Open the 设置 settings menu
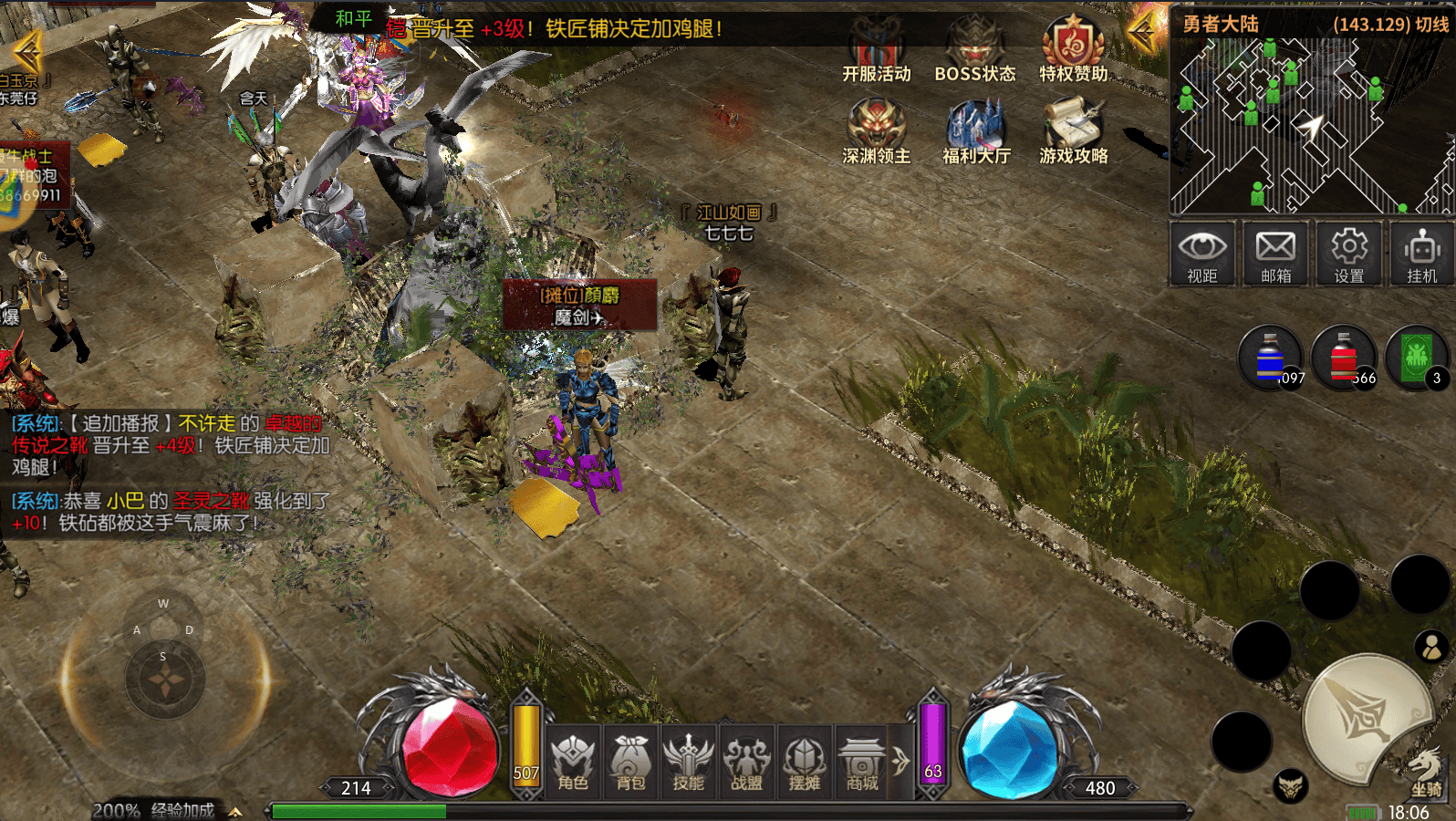Screen dimensions: 1456x821 [1349, 254]
